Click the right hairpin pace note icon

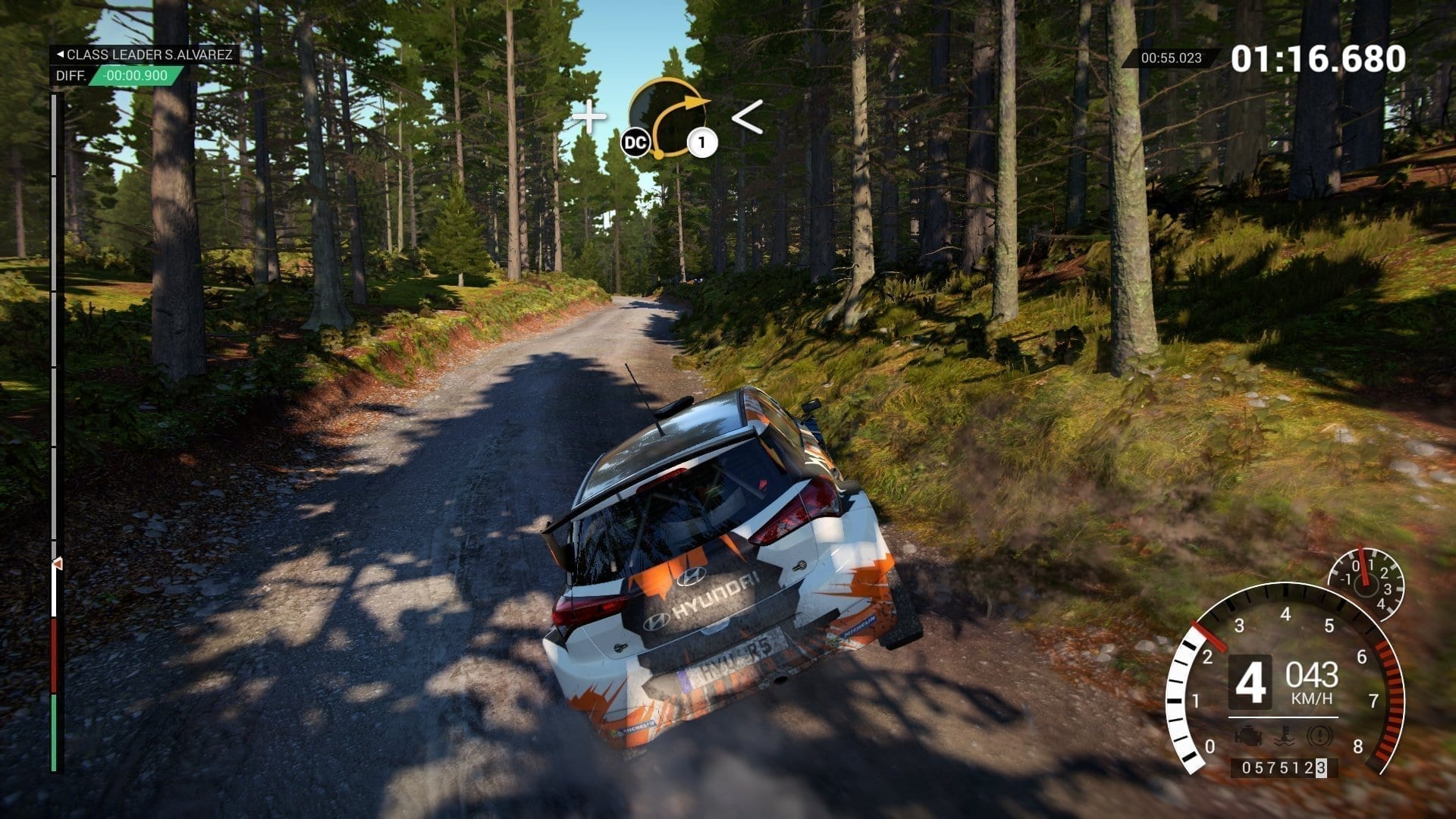669,116
